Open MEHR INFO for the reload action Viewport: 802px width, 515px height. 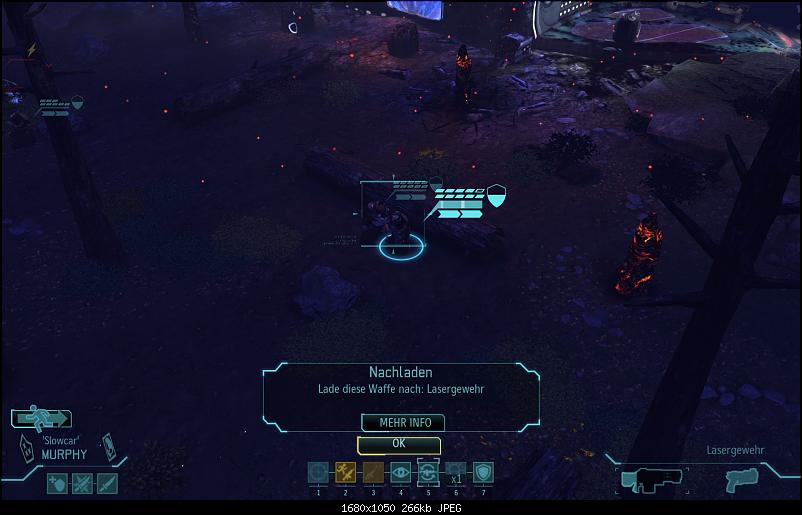(403, 423)
